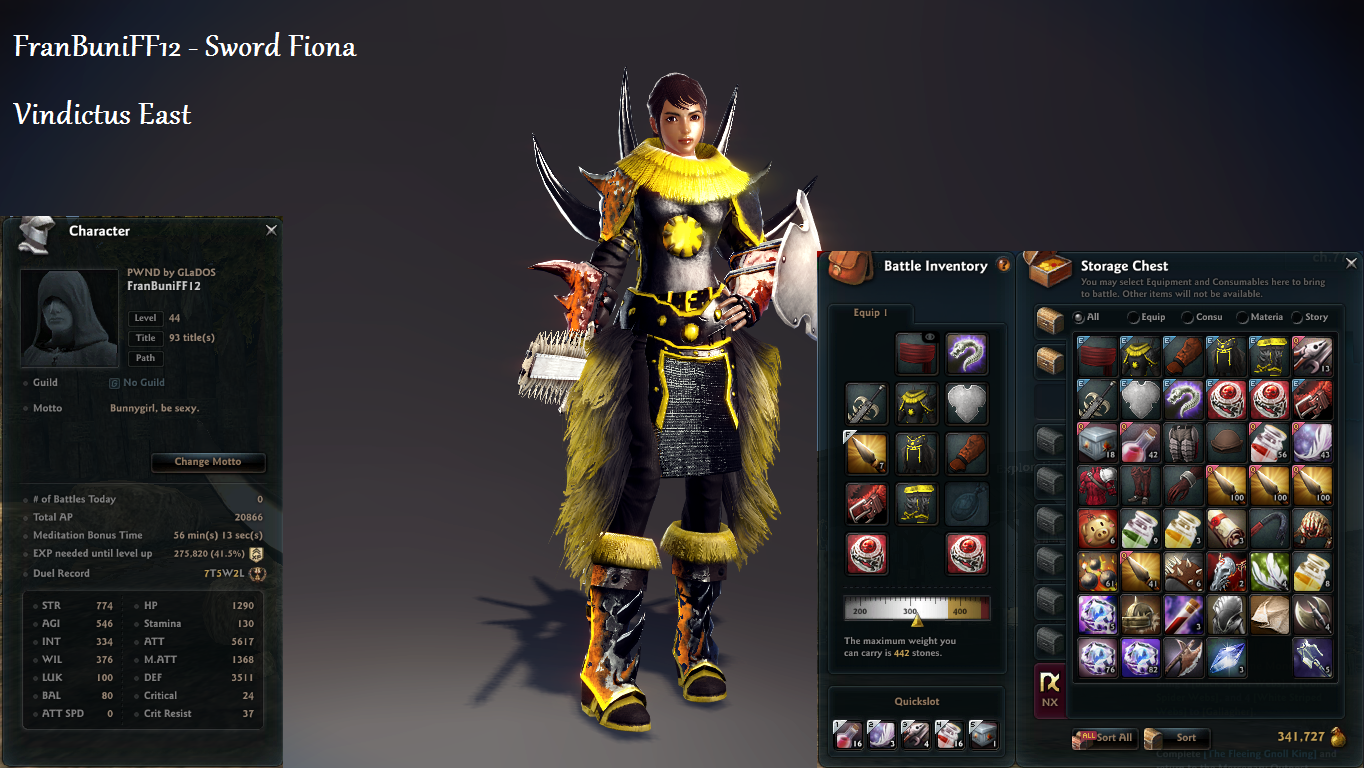This screenshot has width=1364, height=768.
Task: Show only Consu items
Action: click(1188, 317)
